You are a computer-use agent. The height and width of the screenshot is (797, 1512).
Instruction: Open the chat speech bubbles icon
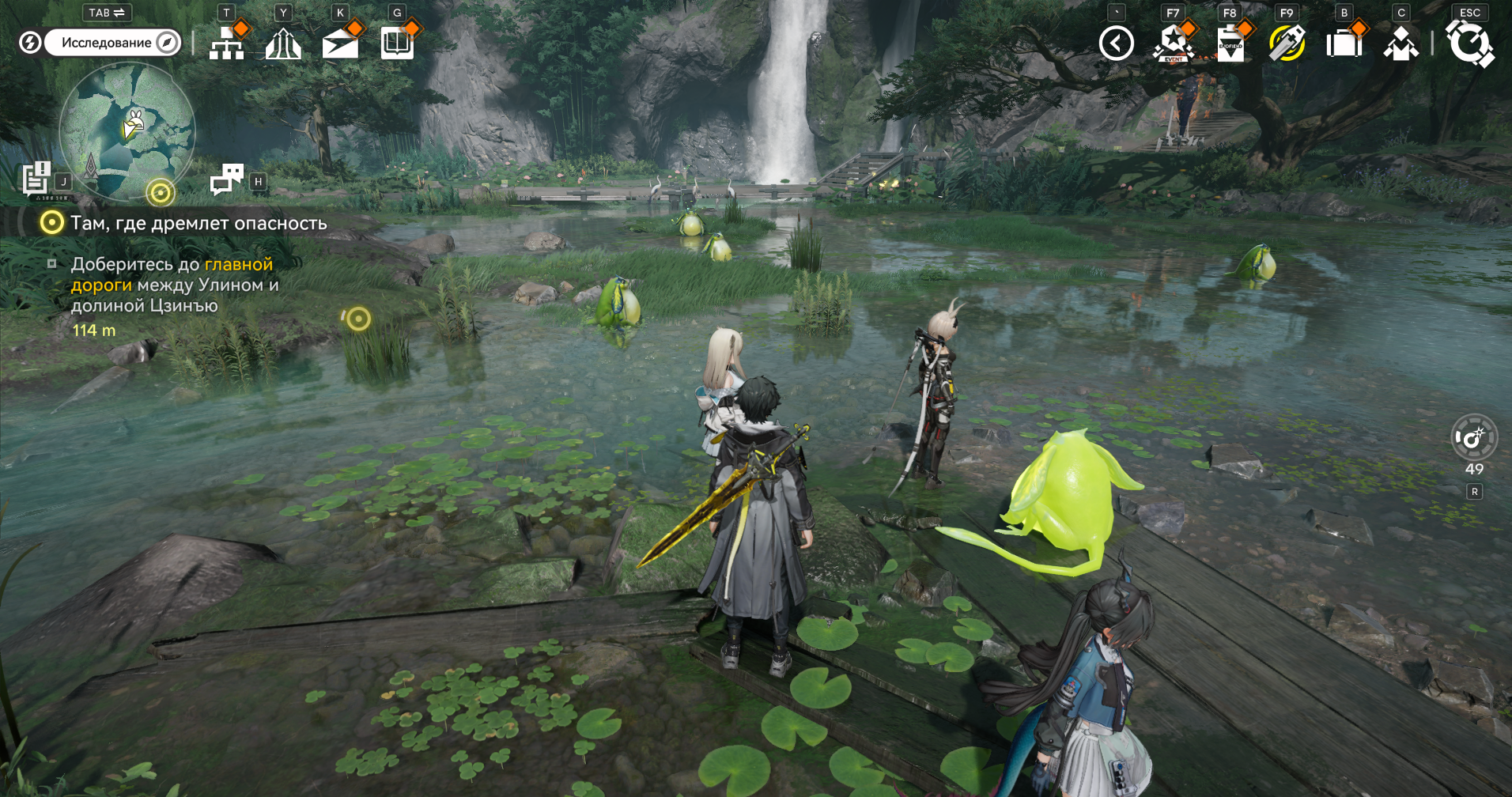click(227, 179)
